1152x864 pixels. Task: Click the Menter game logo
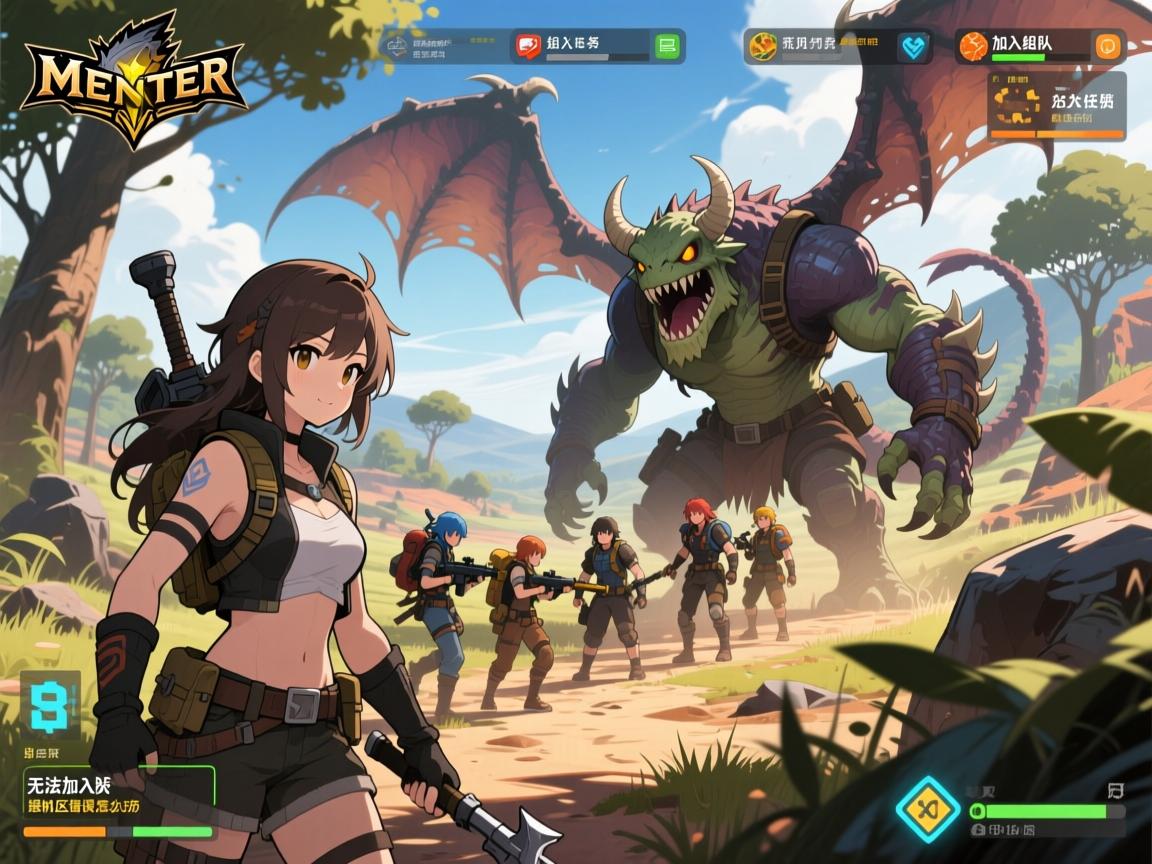[132, 82]
